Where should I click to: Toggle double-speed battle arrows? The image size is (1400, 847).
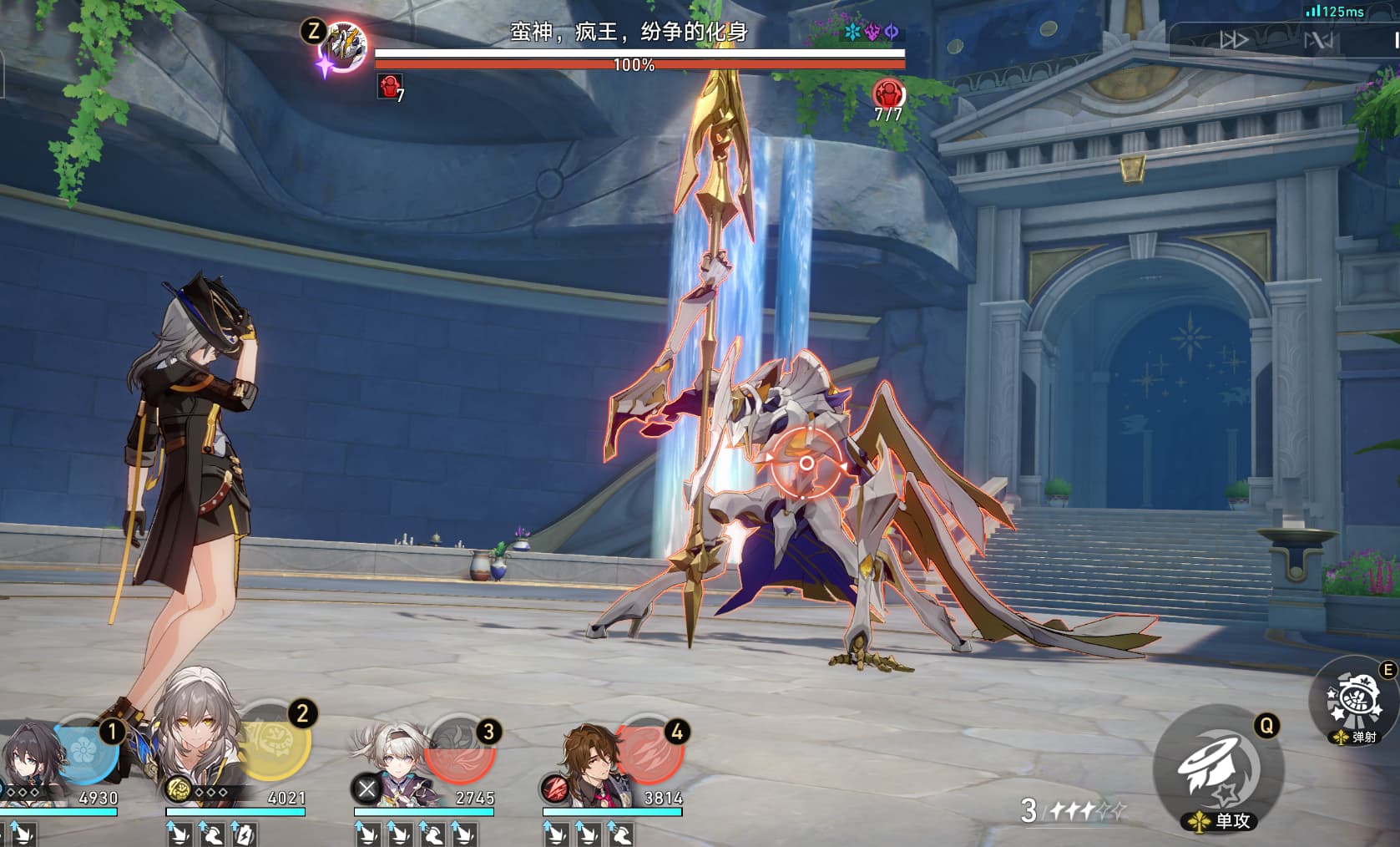tap(1234, 39)
